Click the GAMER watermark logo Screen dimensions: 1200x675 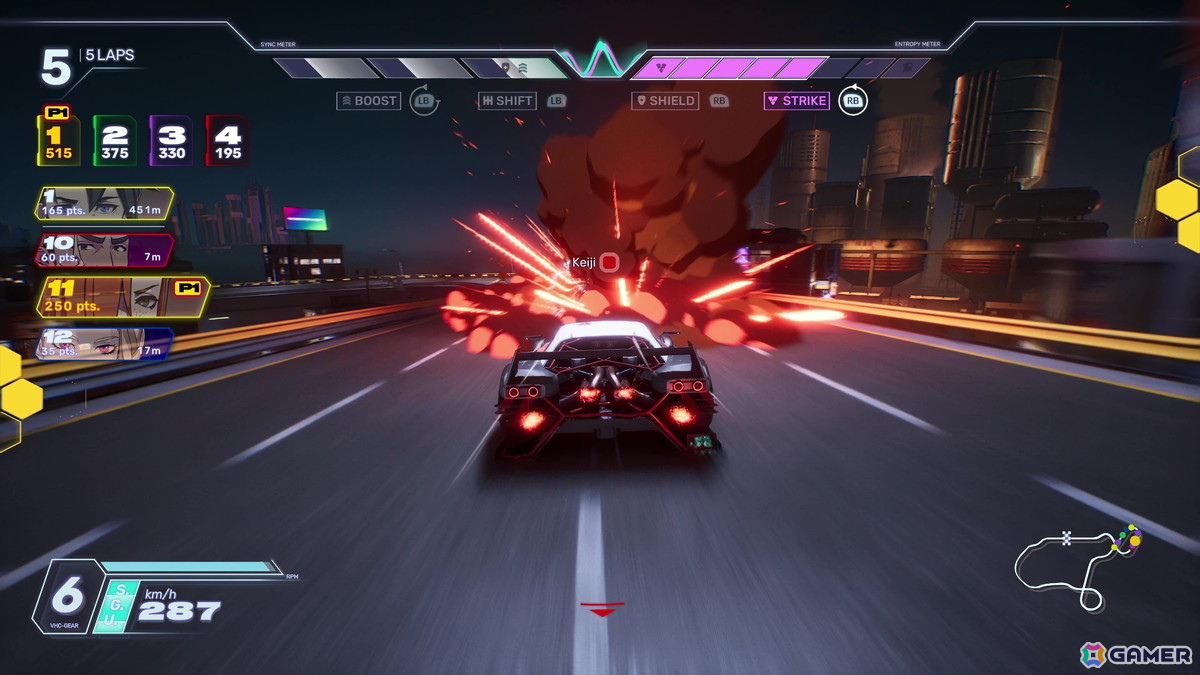[1136, 655]
